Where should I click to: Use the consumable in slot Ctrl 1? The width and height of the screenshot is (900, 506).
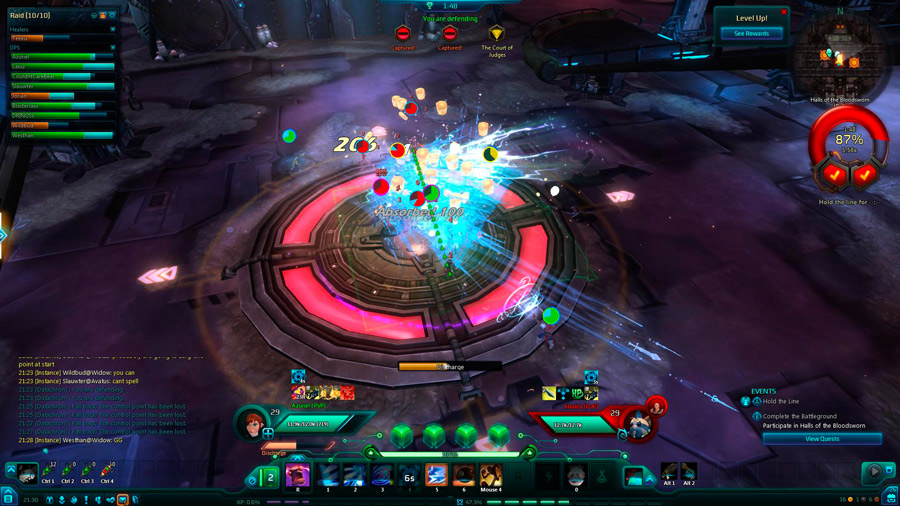tap(48, 470)
